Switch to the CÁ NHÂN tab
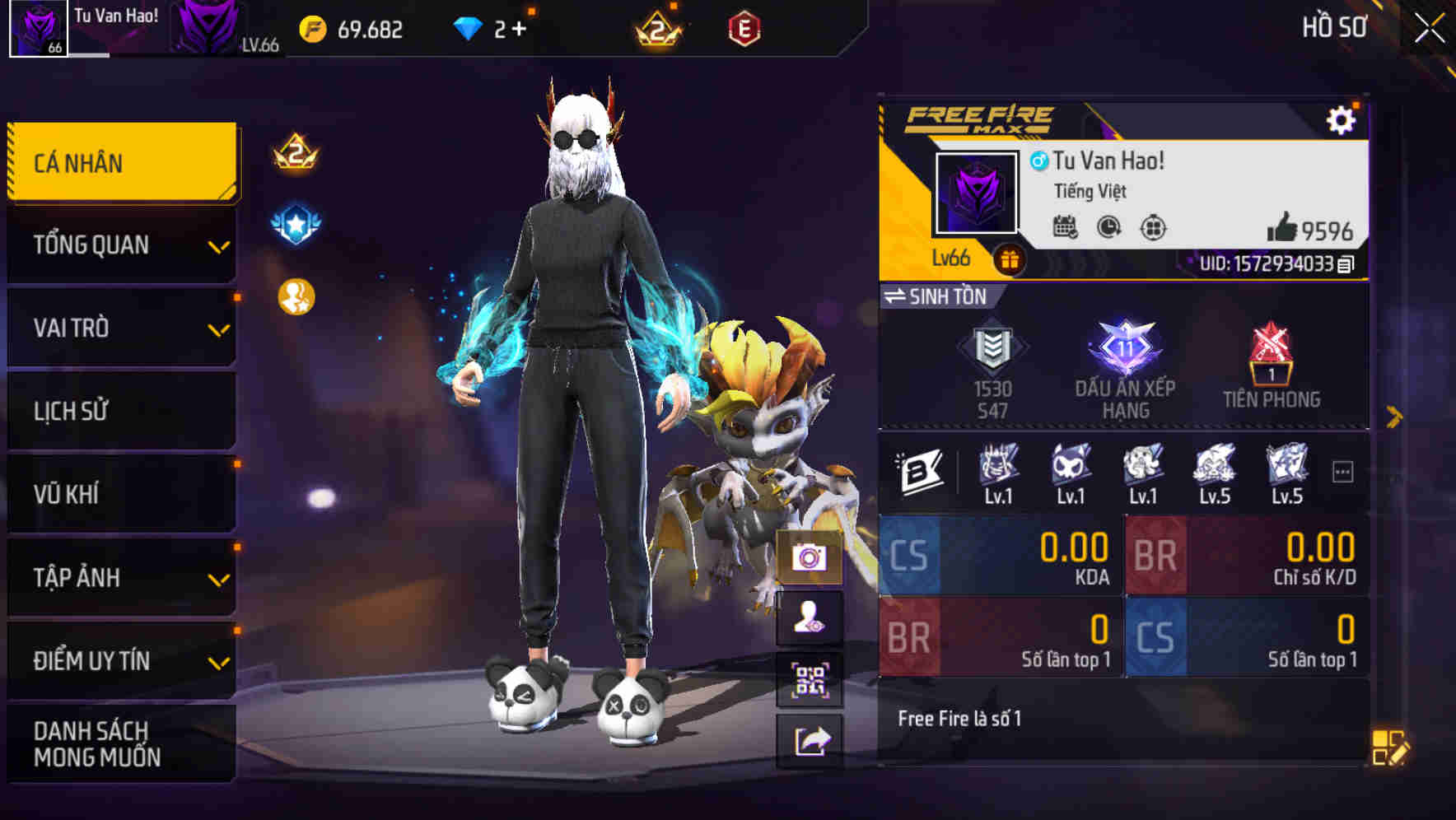Viewport: 1456px width, 820px height. pyautogui.click(x=120, y=162)
